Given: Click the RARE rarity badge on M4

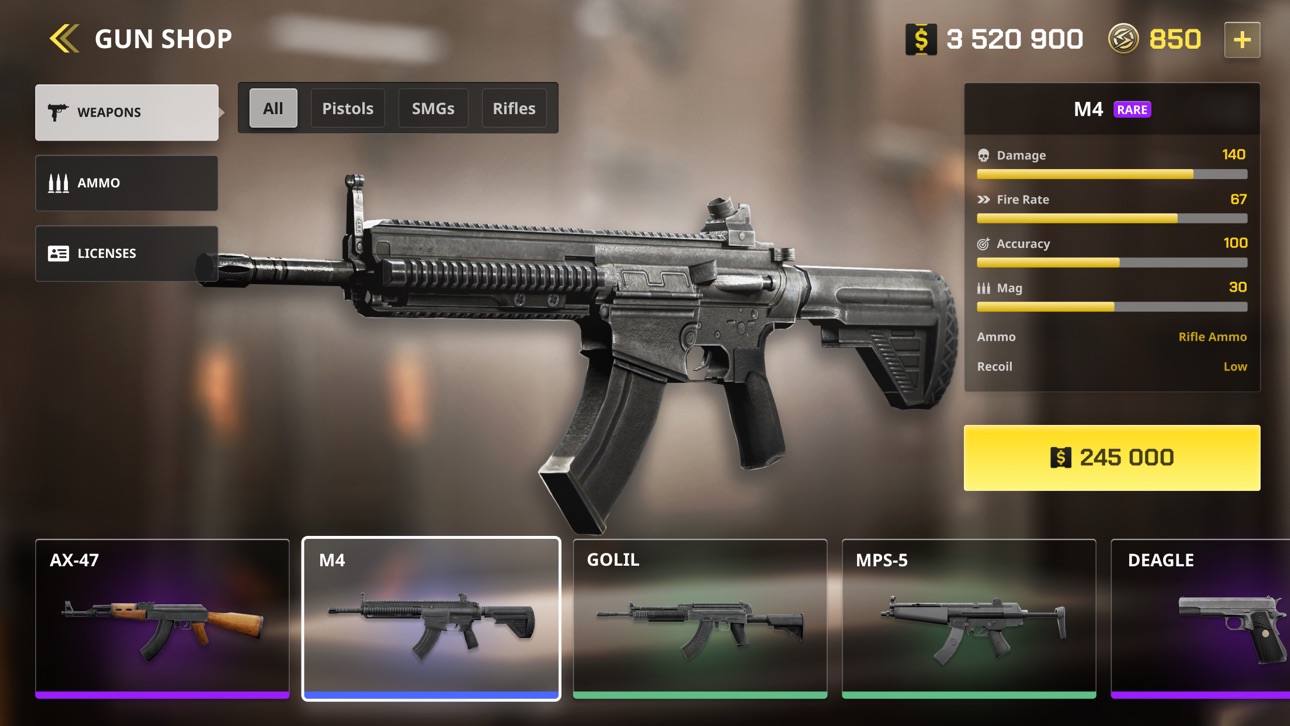Looking at the screenshot, I should point(1131,109).
